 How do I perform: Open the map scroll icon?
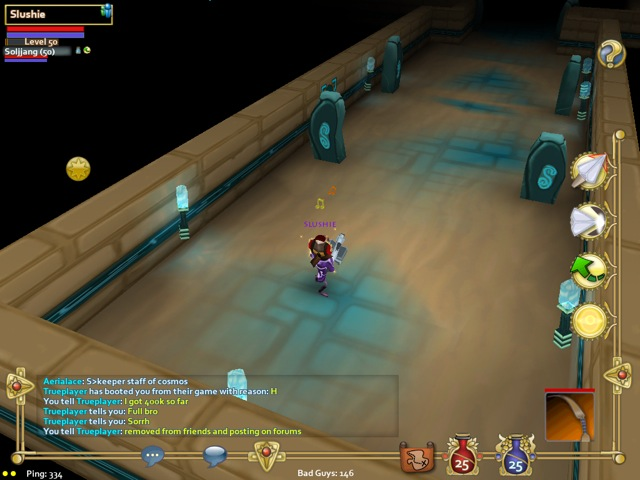pyautogui.click(x=416, y=457)
